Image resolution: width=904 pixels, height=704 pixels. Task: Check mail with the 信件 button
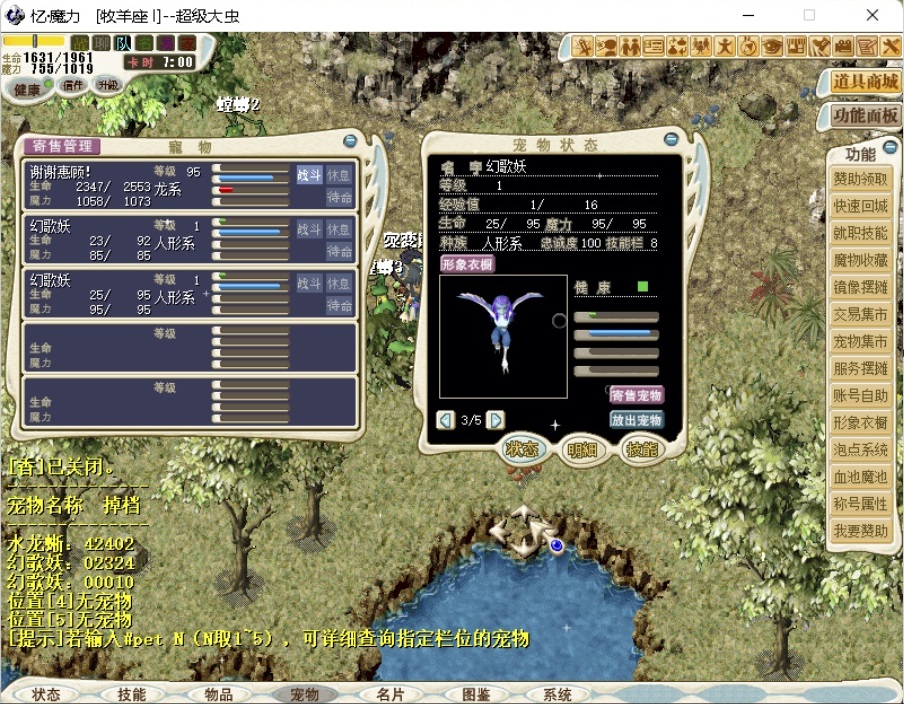tap(73, 86)
